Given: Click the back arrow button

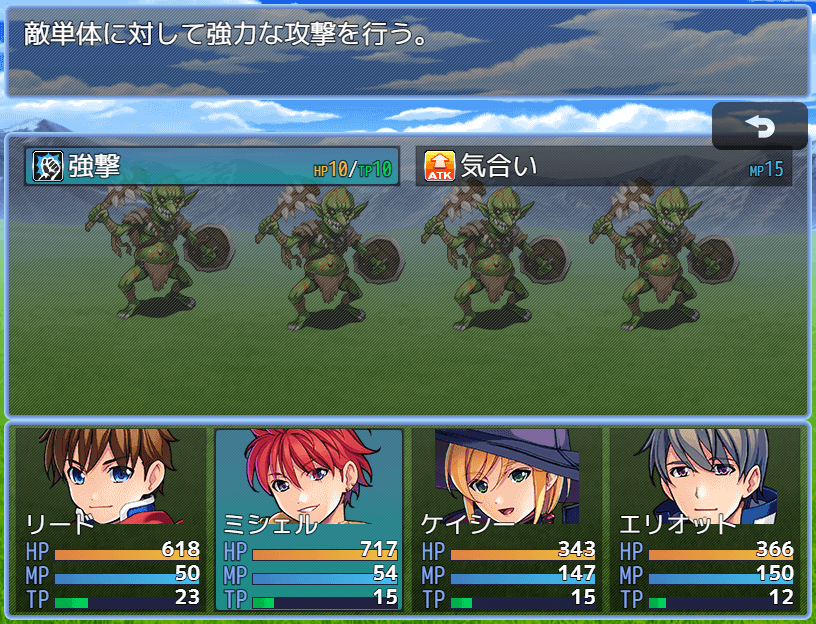Looking at the screenshot, I should coord(760,126).
